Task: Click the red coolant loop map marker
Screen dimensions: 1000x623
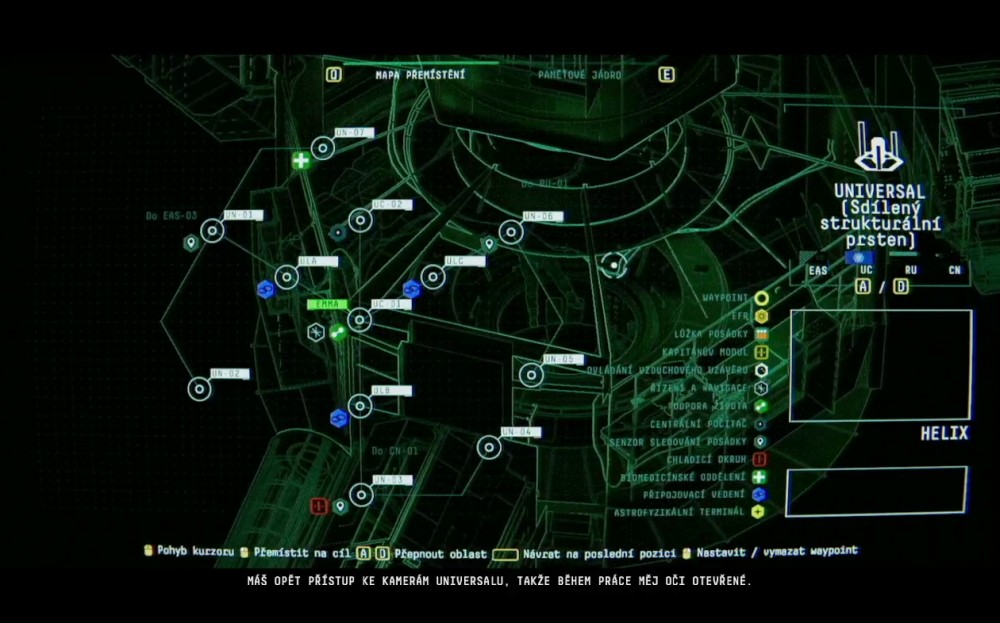Action: [319, 507]
